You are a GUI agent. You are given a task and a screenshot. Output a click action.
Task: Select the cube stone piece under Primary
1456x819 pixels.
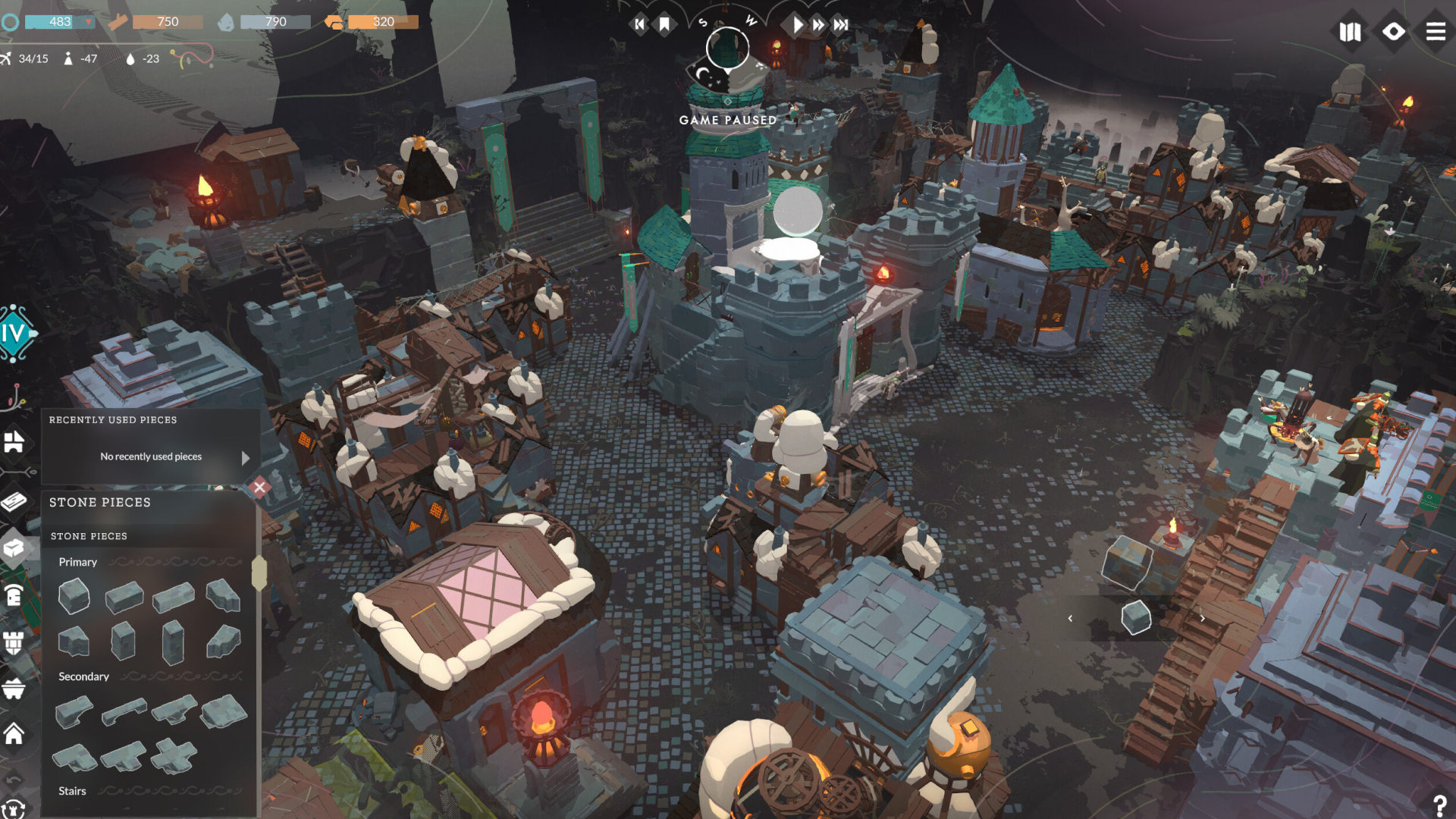[x=74, y=596]
